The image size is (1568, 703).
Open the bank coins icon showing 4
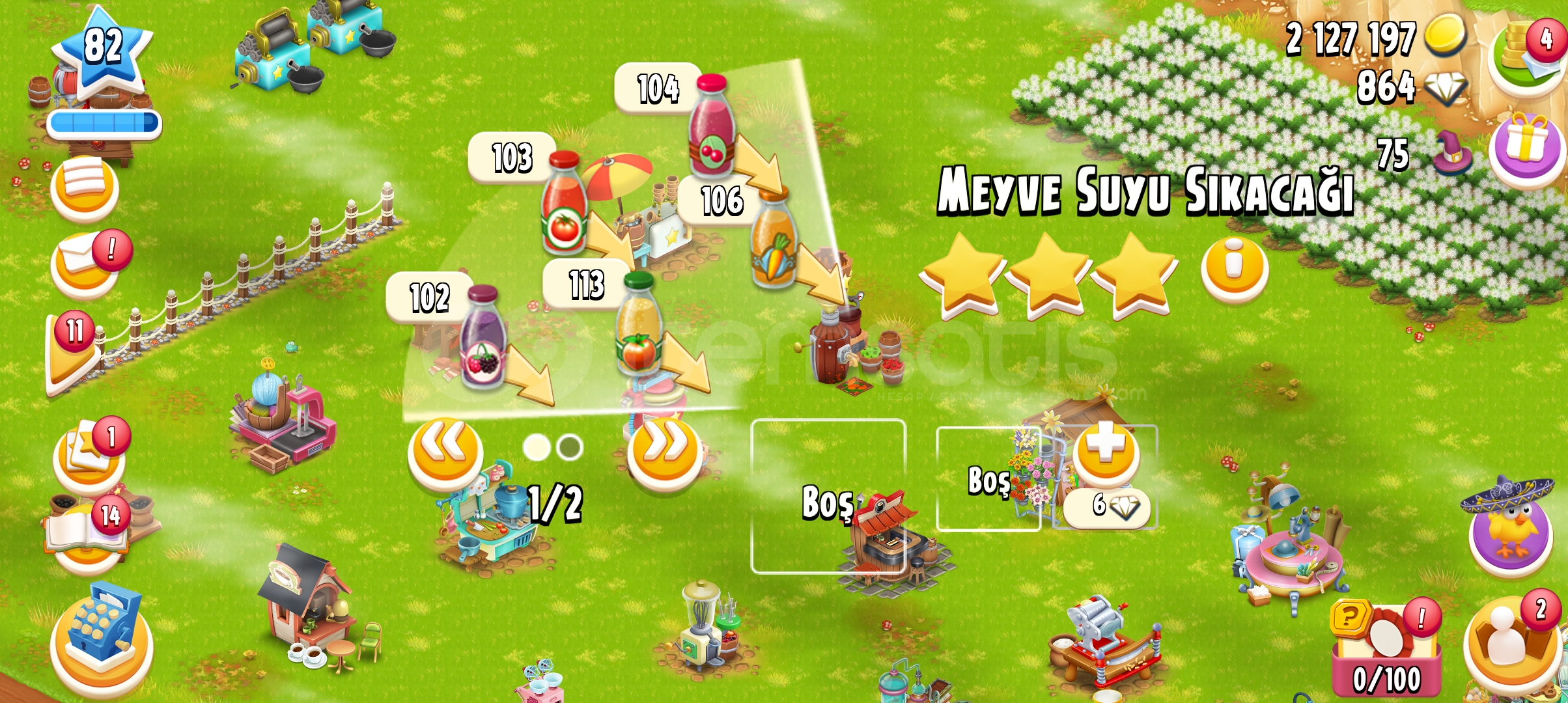[x=1523, y=51]
